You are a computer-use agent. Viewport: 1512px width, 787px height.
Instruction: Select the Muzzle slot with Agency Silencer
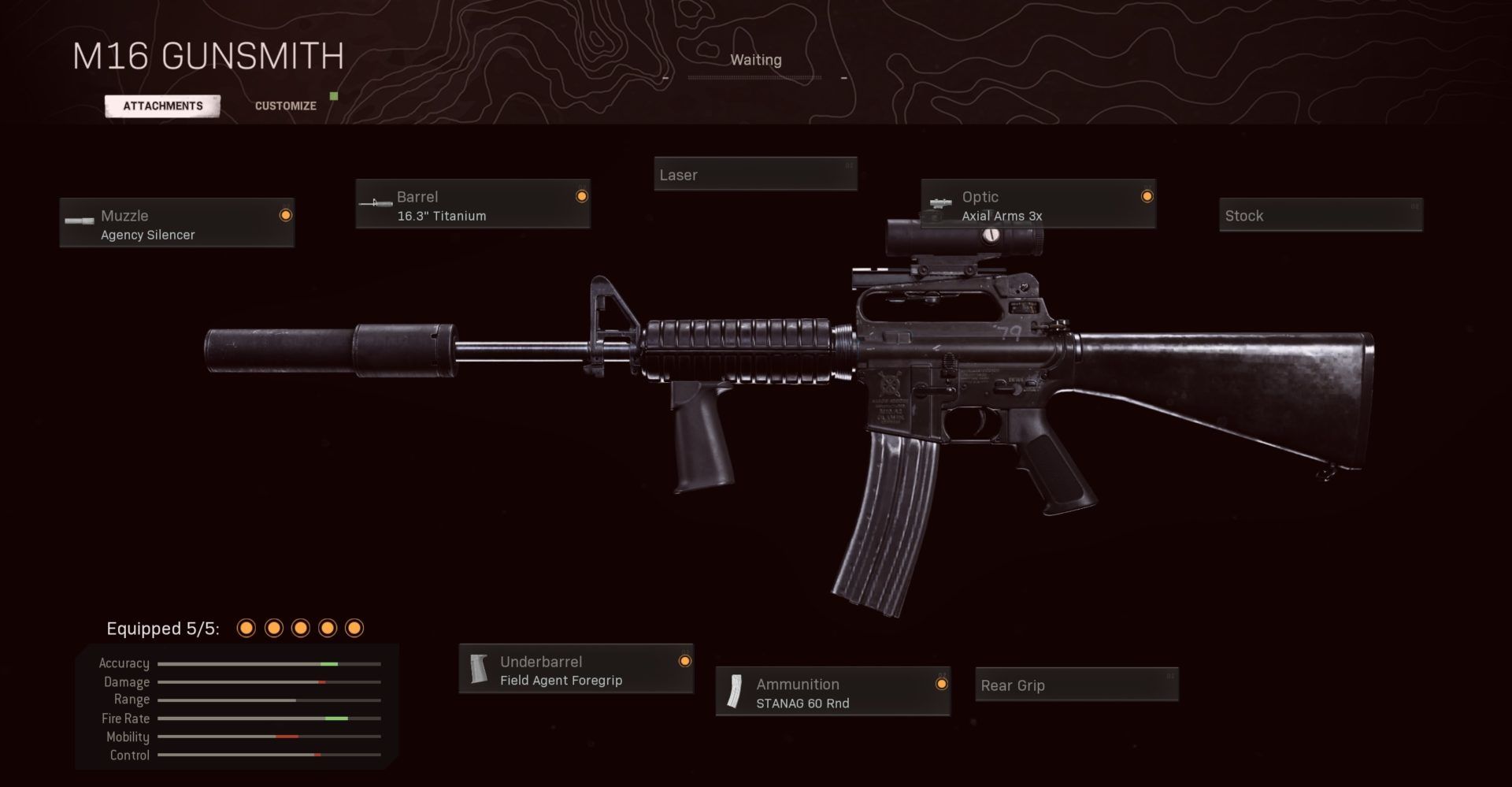pos(177,224)
